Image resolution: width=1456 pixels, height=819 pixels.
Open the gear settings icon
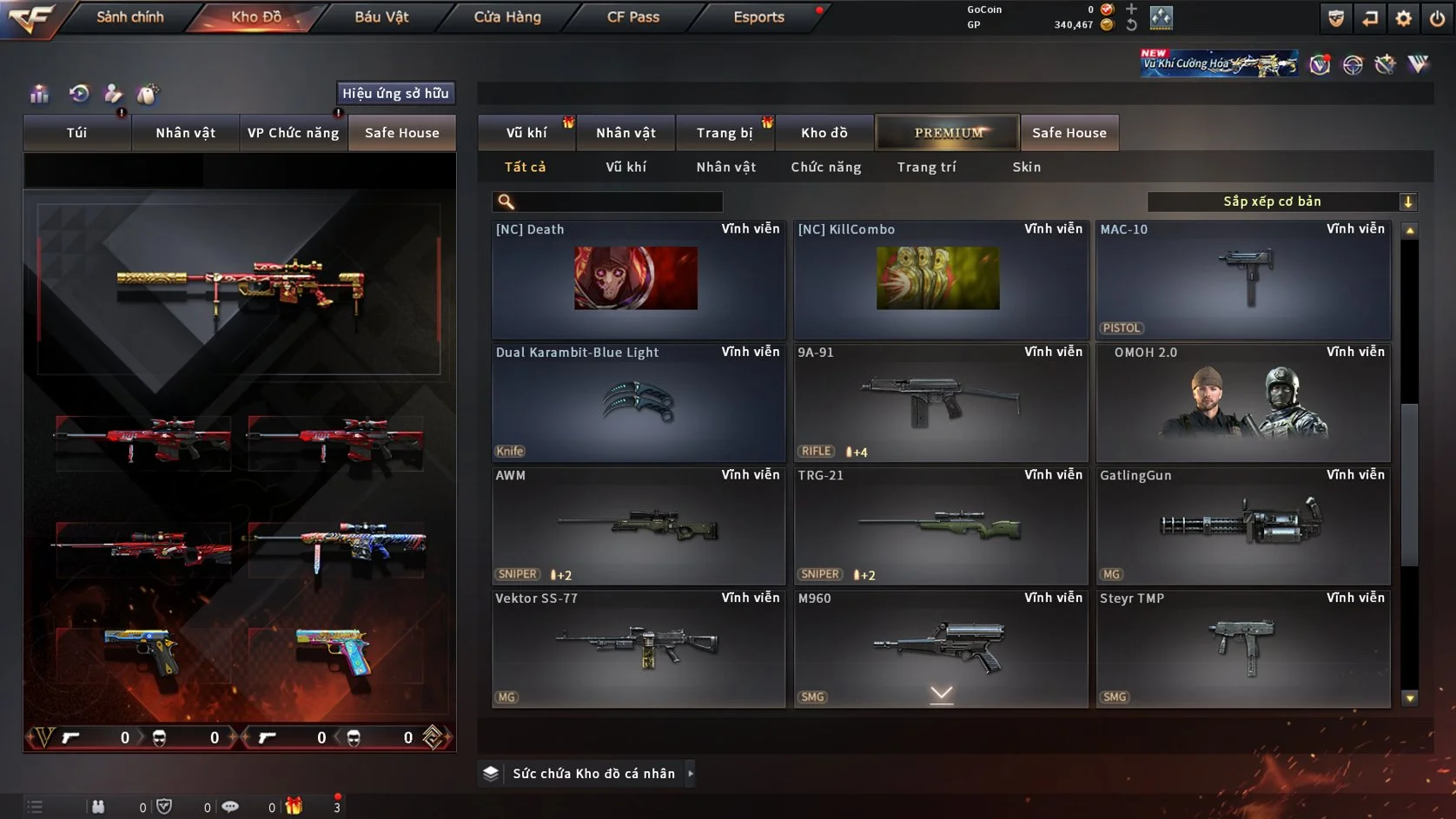(1403, 18)
